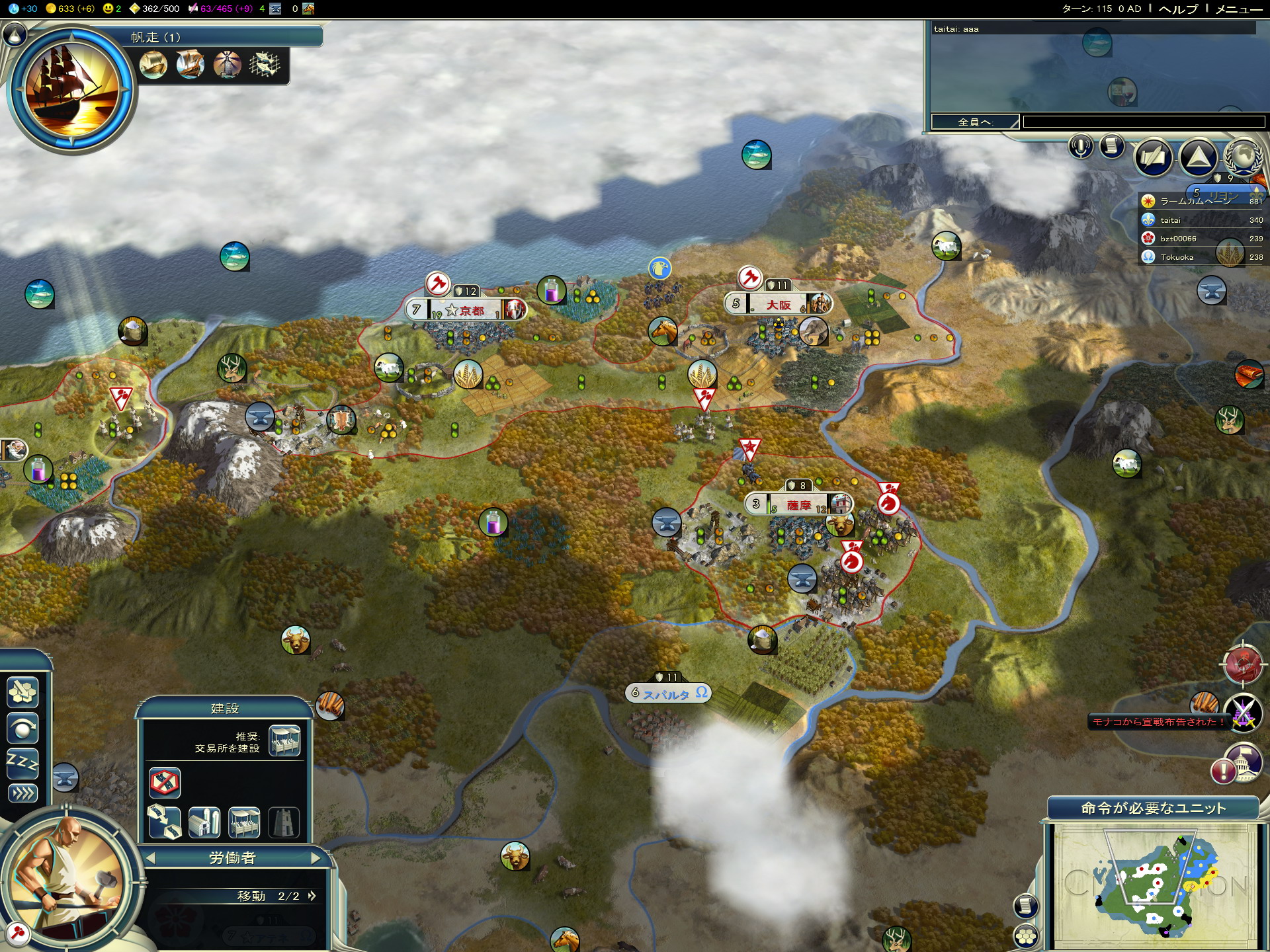Image resolution: width=1270 pixels, height=952 pixels.
Task: Open the diplomacy globe button
Action: (1242, 157)
